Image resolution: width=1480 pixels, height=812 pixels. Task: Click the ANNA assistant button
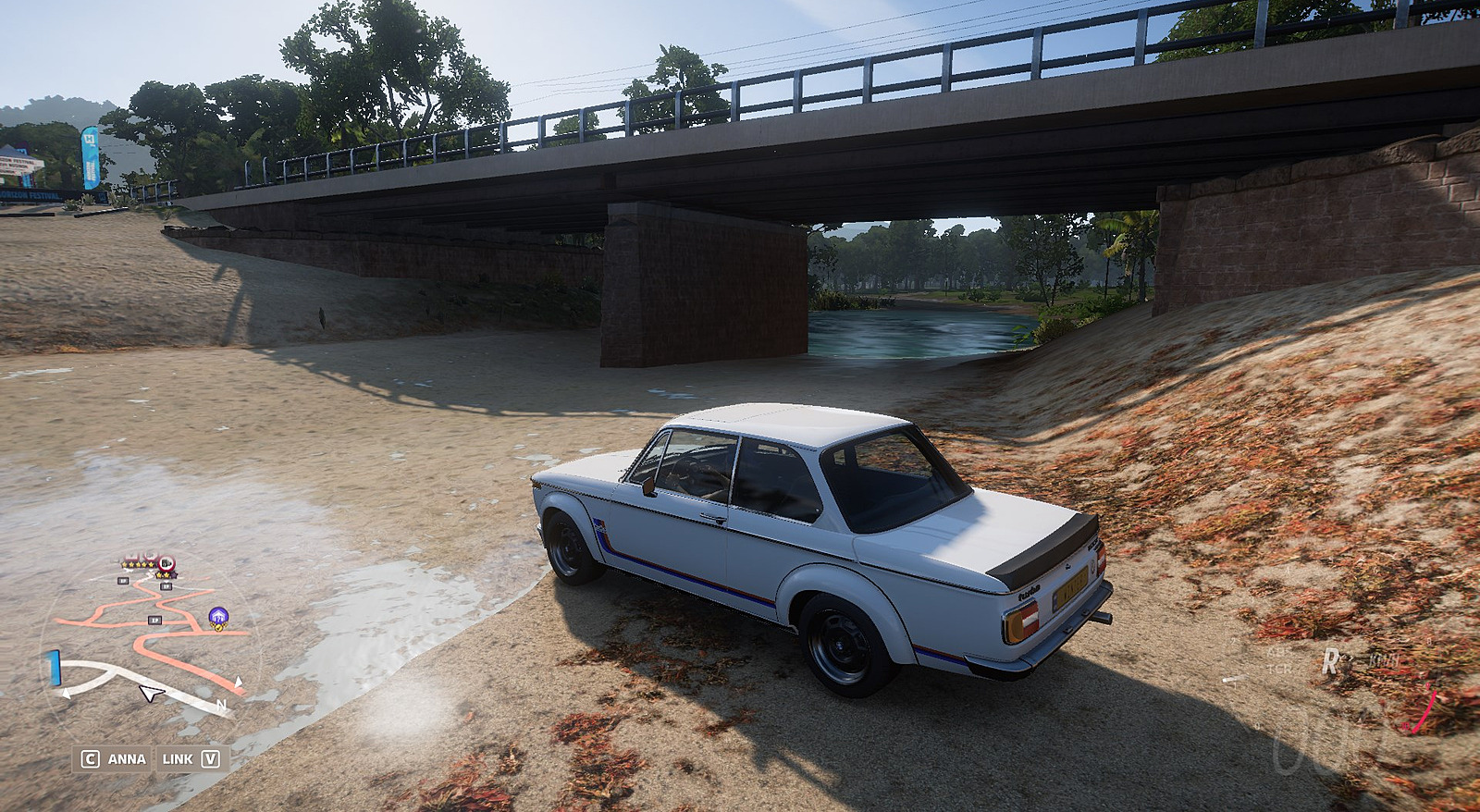(127, 758)
